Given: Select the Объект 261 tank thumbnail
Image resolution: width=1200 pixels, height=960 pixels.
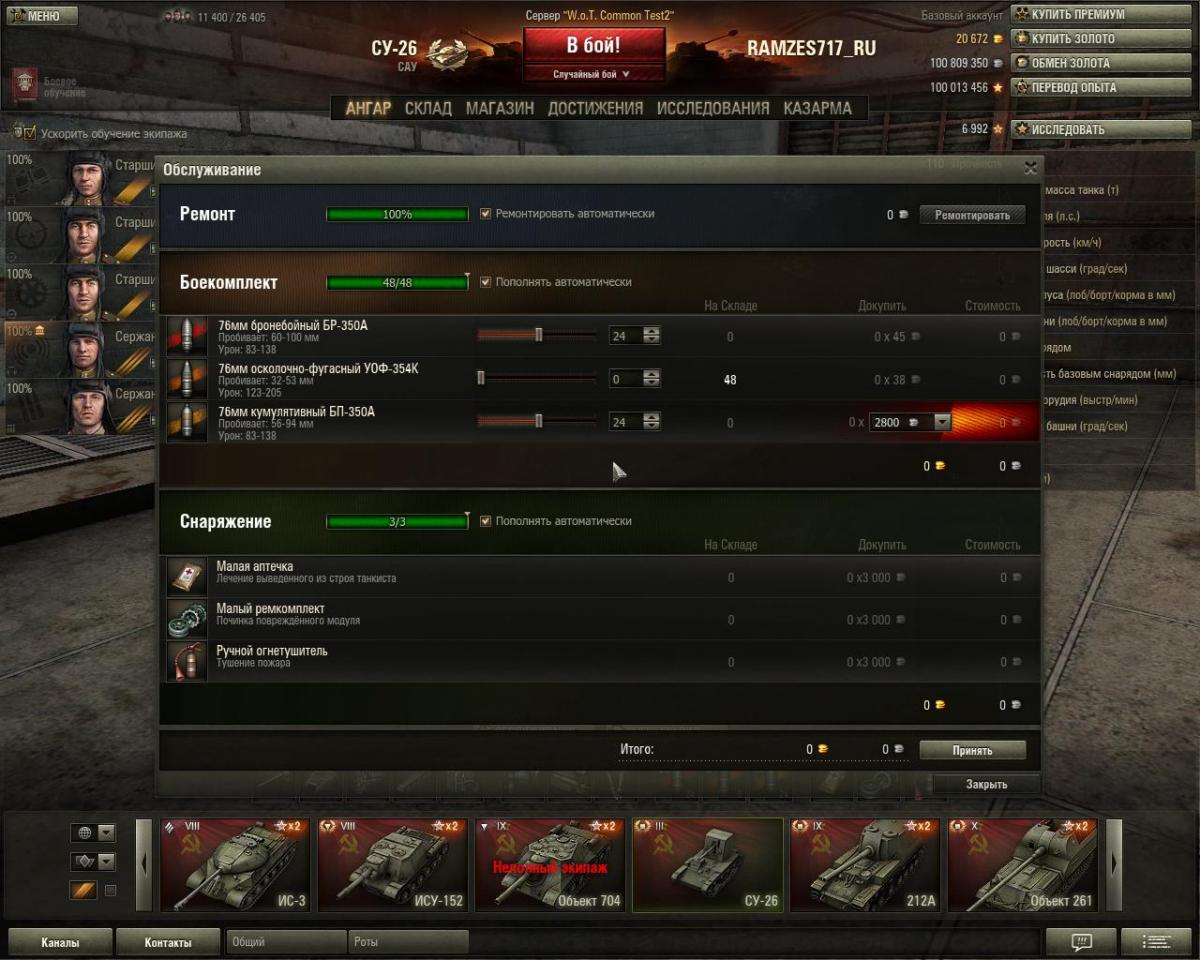Looking at the screenshot, I should click(1022, 865).
